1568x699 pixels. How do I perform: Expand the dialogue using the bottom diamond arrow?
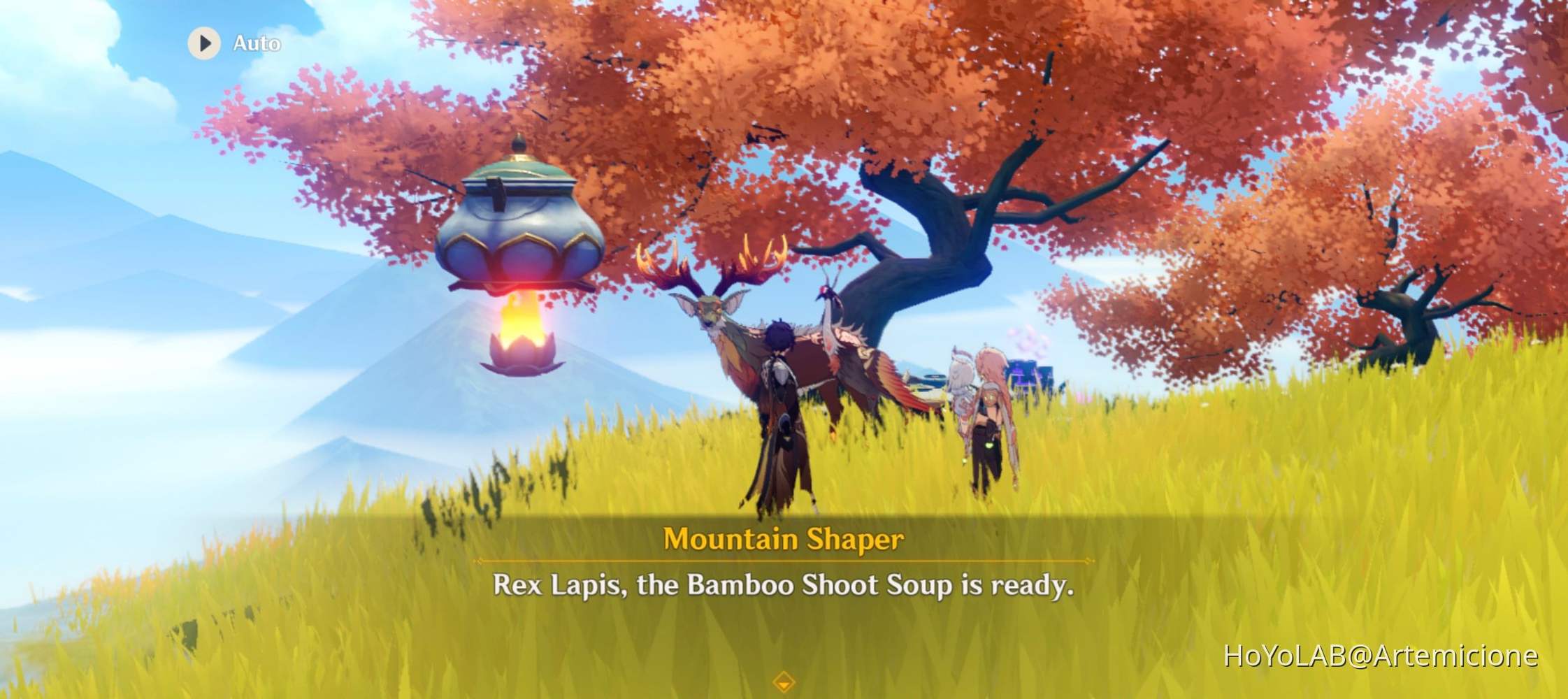click(784, 682)
